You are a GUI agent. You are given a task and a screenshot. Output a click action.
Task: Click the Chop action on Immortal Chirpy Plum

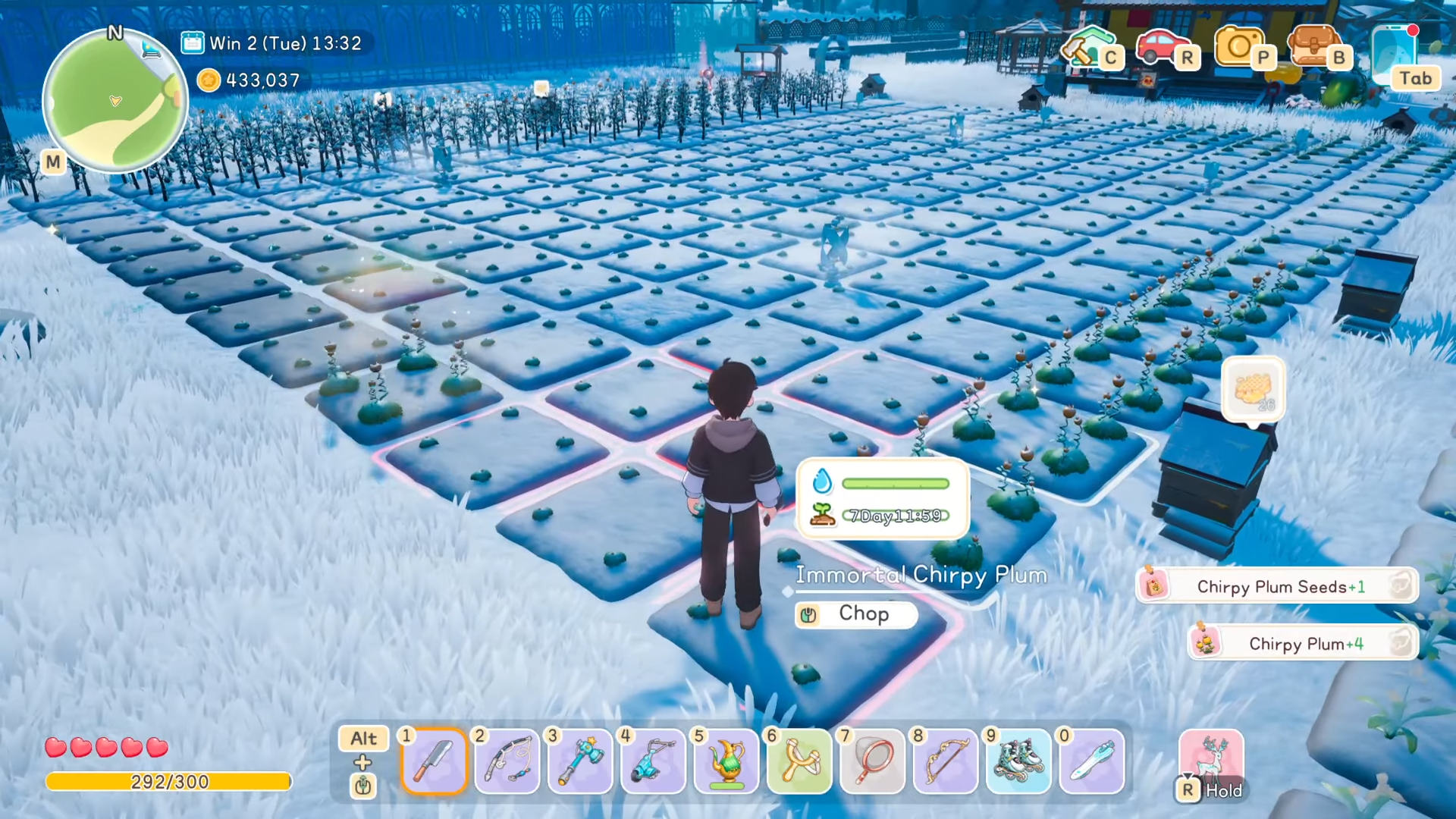point(856,613)
